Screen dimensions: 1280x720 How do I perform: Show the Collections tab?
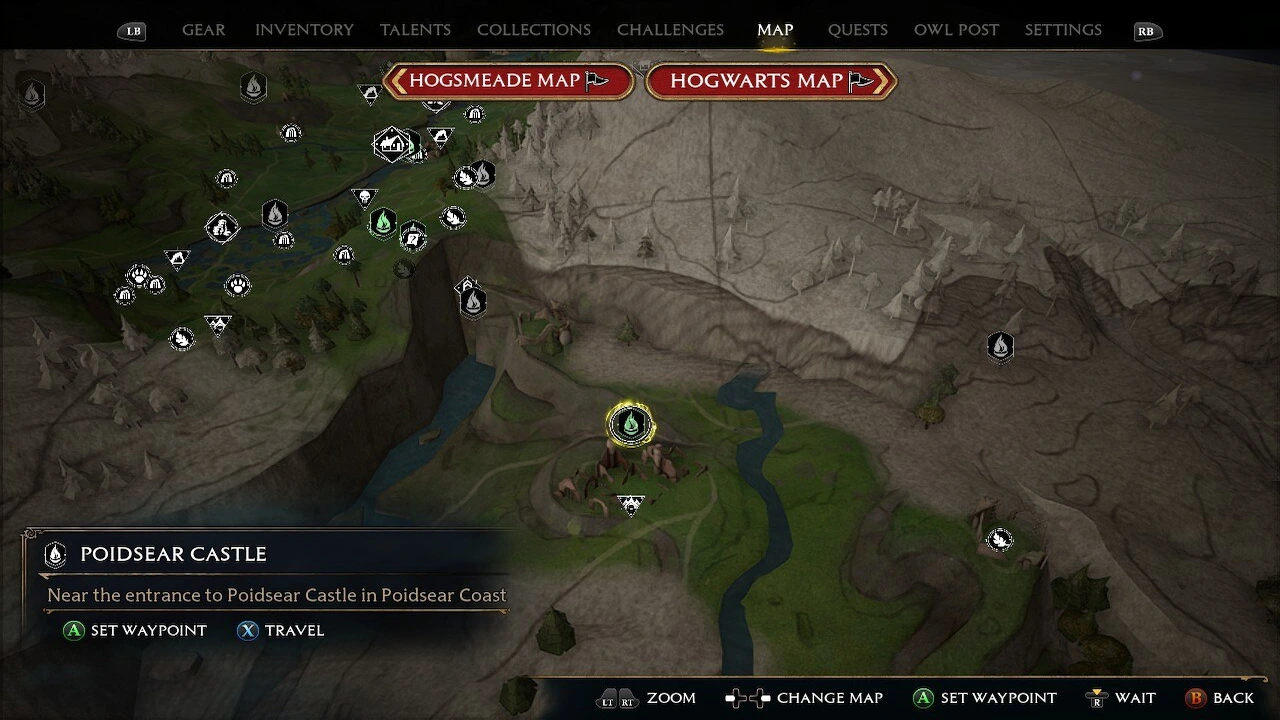coord(533,30)
